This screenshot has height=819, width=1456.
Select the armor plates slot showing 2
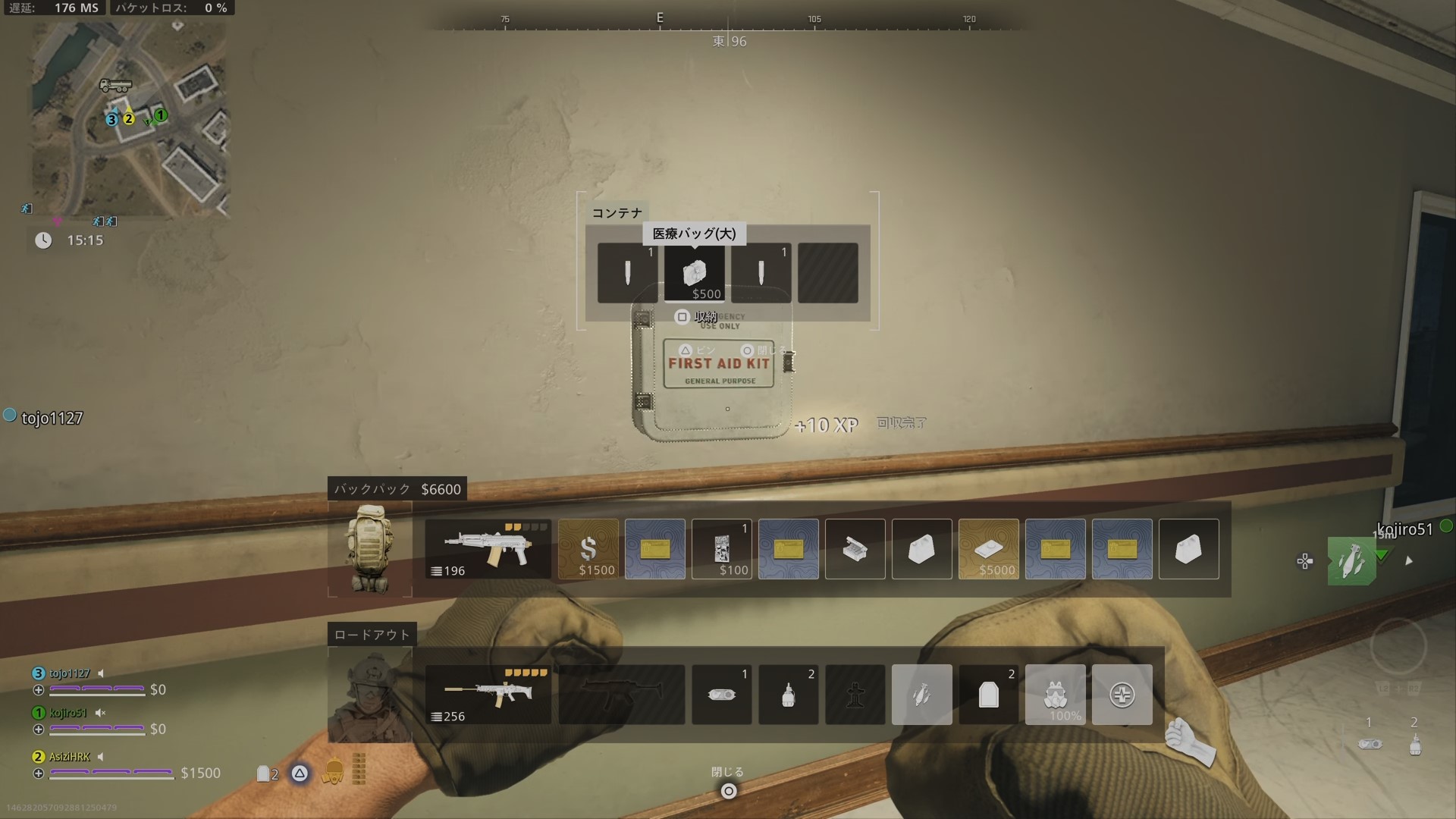coord(989,694)
